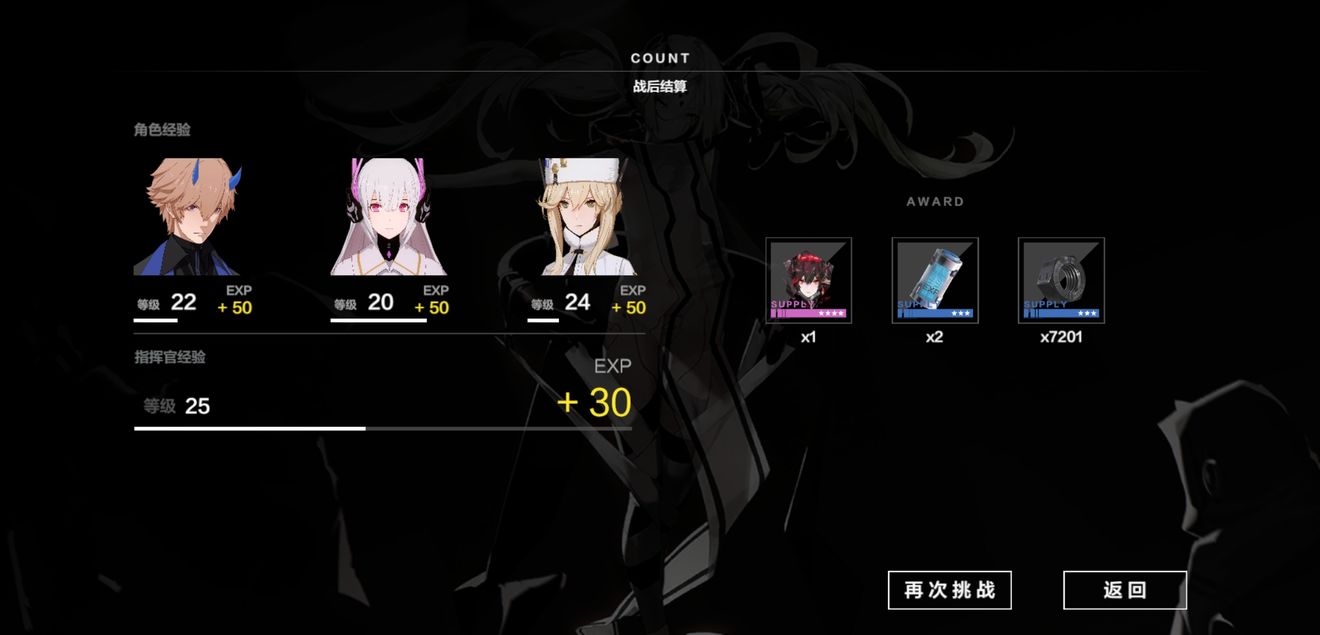Choose the white-haired level 20 character portrait
The image size is (1320, 635).
[x=389, y=217]
